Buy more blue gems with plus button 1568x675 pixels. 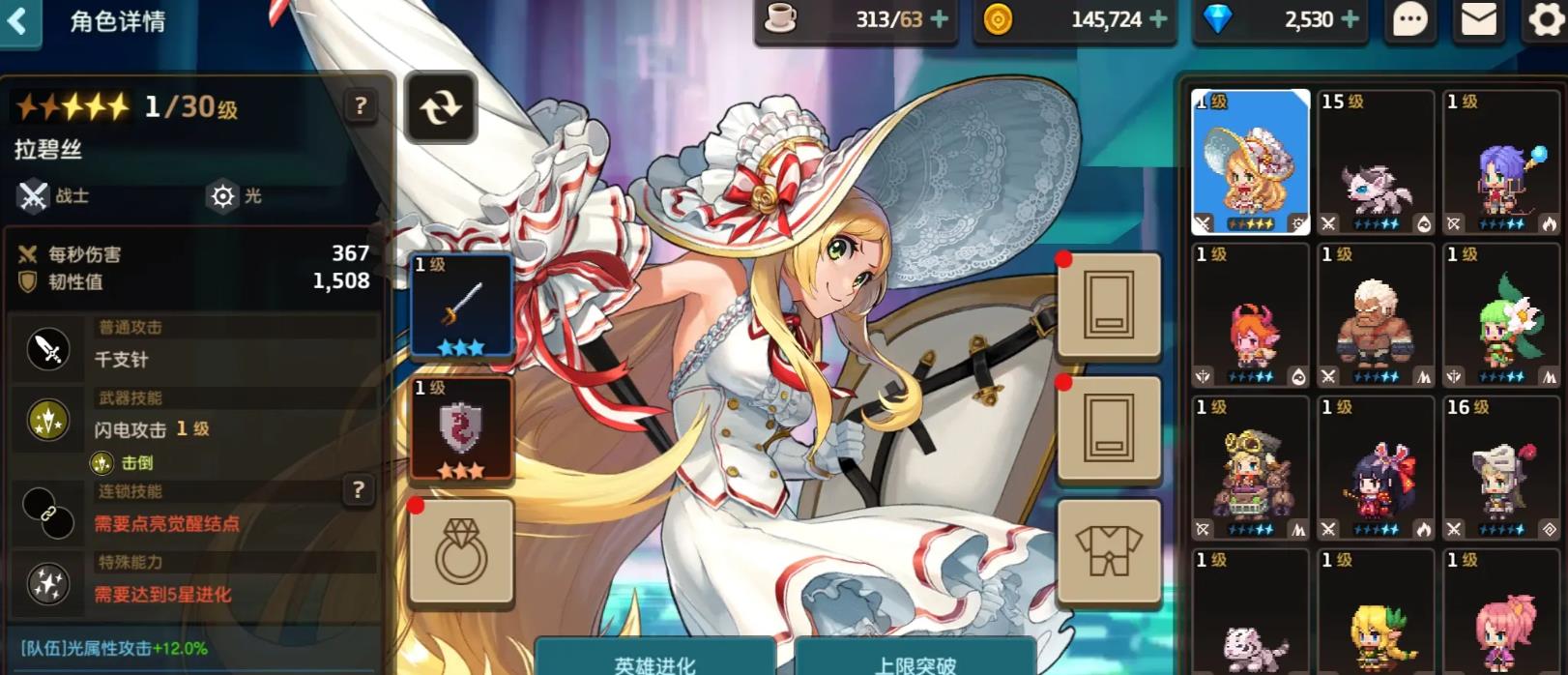click(1350, 19)
